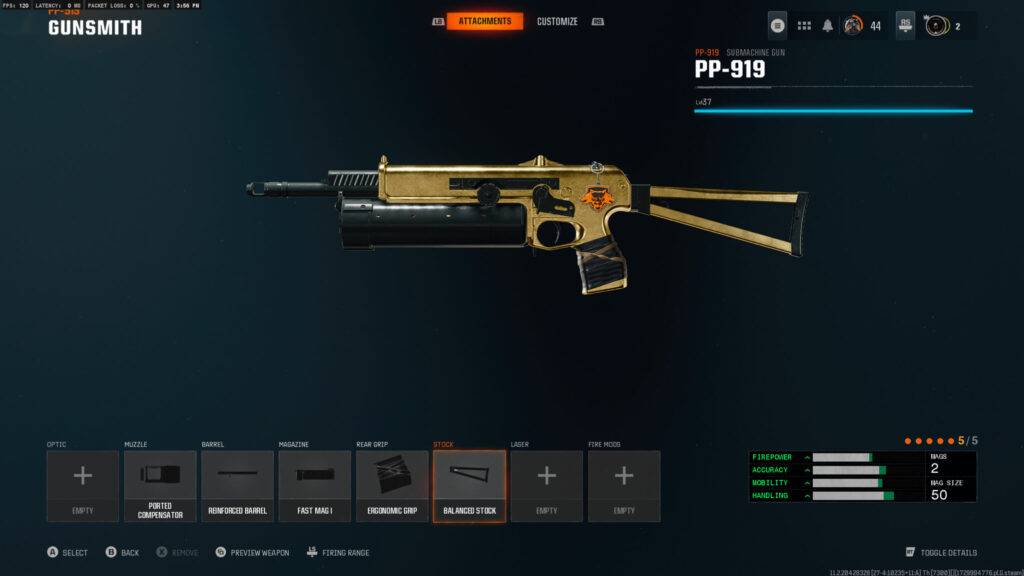
Task: Choose the Reinforced Barrel slot
Action: point(238,485)
